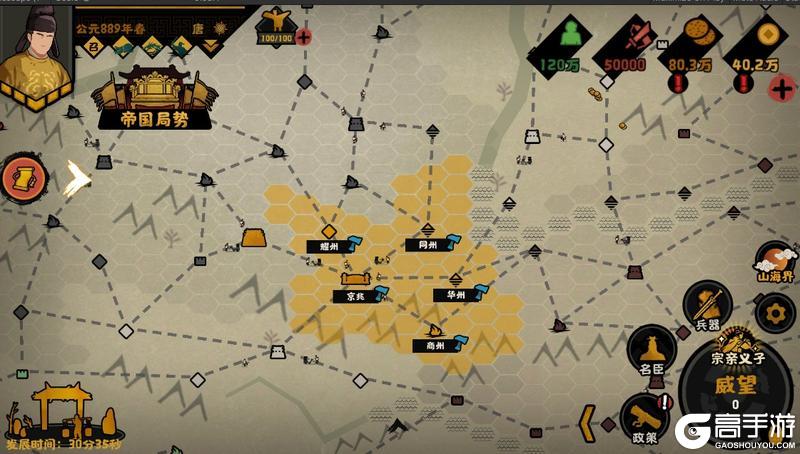Open the emperor portrait profile
This screenshot has width=800, height=454.
[34, 48]
